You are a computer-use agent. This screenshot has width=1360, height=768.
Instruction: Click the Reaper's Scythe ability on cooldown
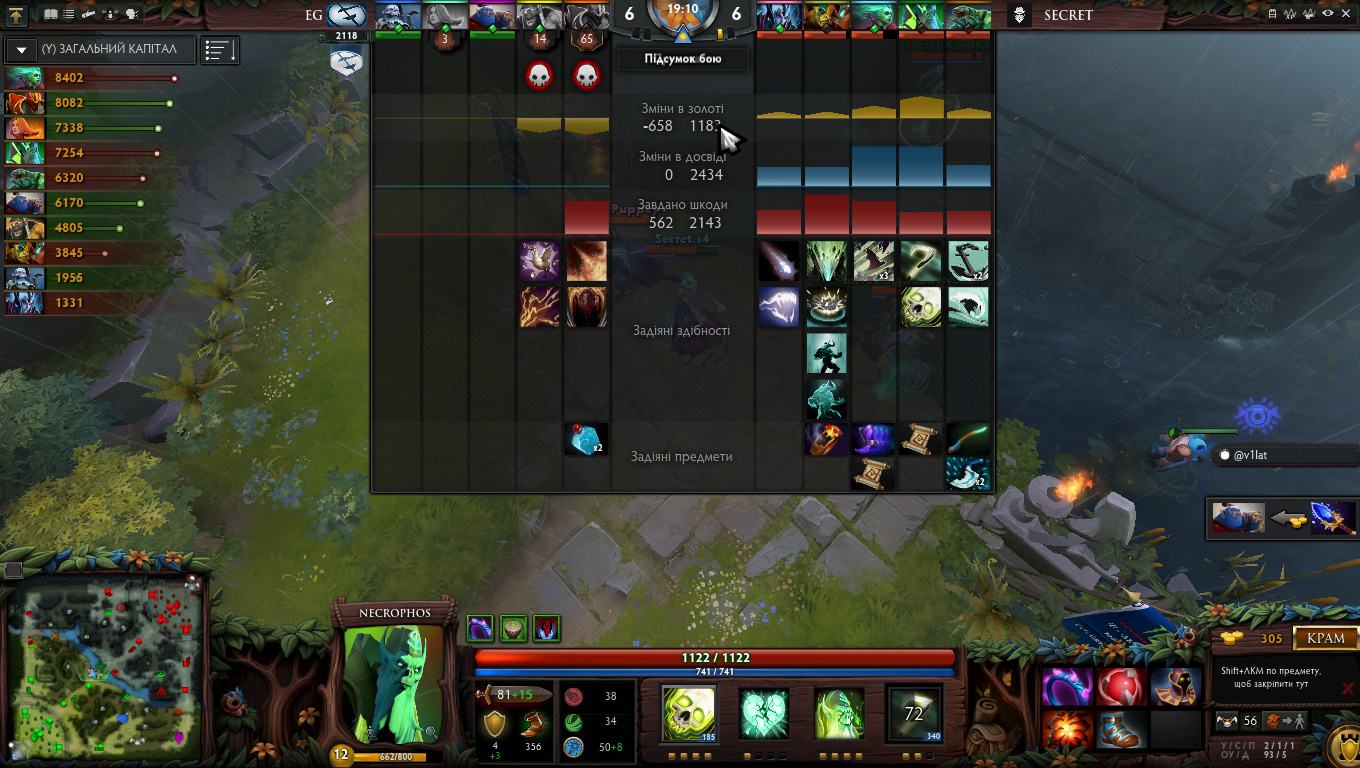[x=913, y=713]
